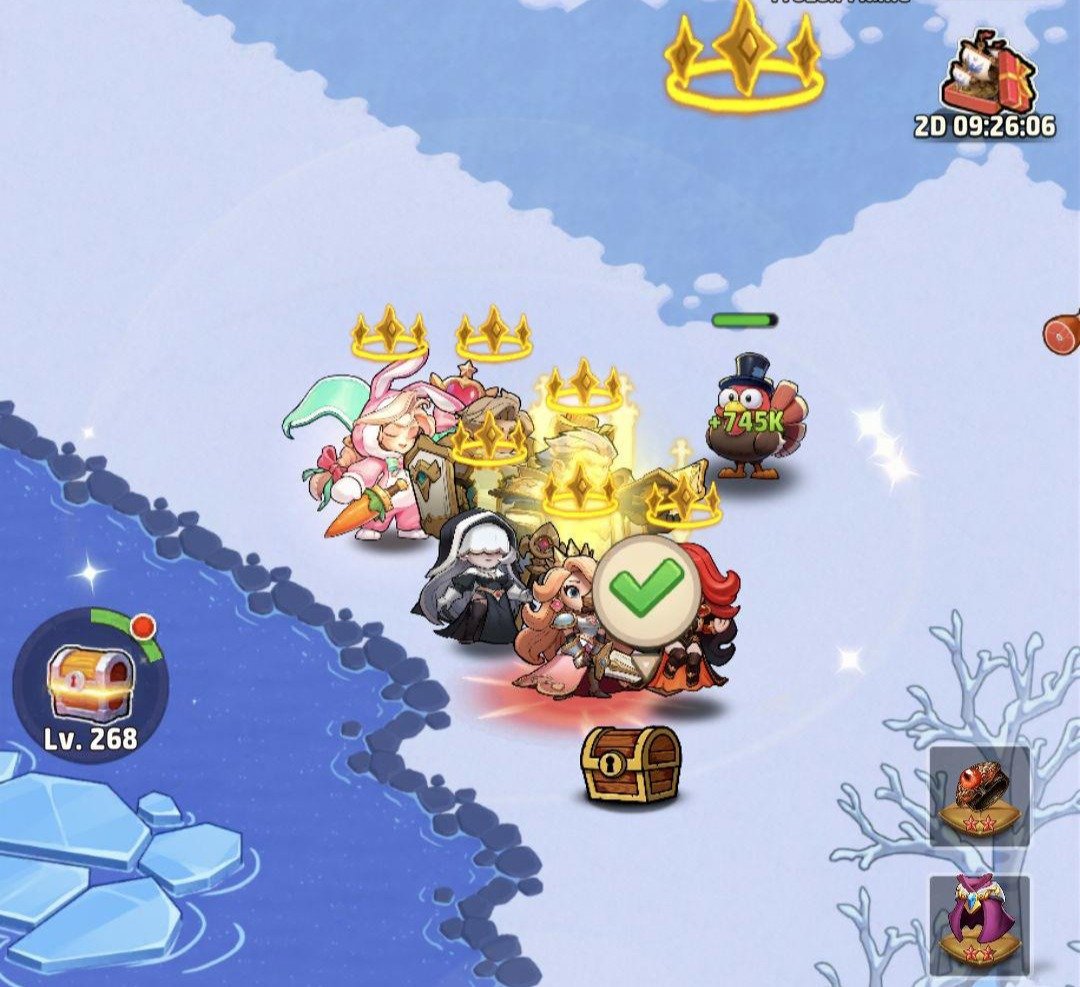The height and width of the screenshot is (987, 1080).
Task: Select the purple cloak two-star equipment slot
Action: pyautogui.click(x=979, y=922)
